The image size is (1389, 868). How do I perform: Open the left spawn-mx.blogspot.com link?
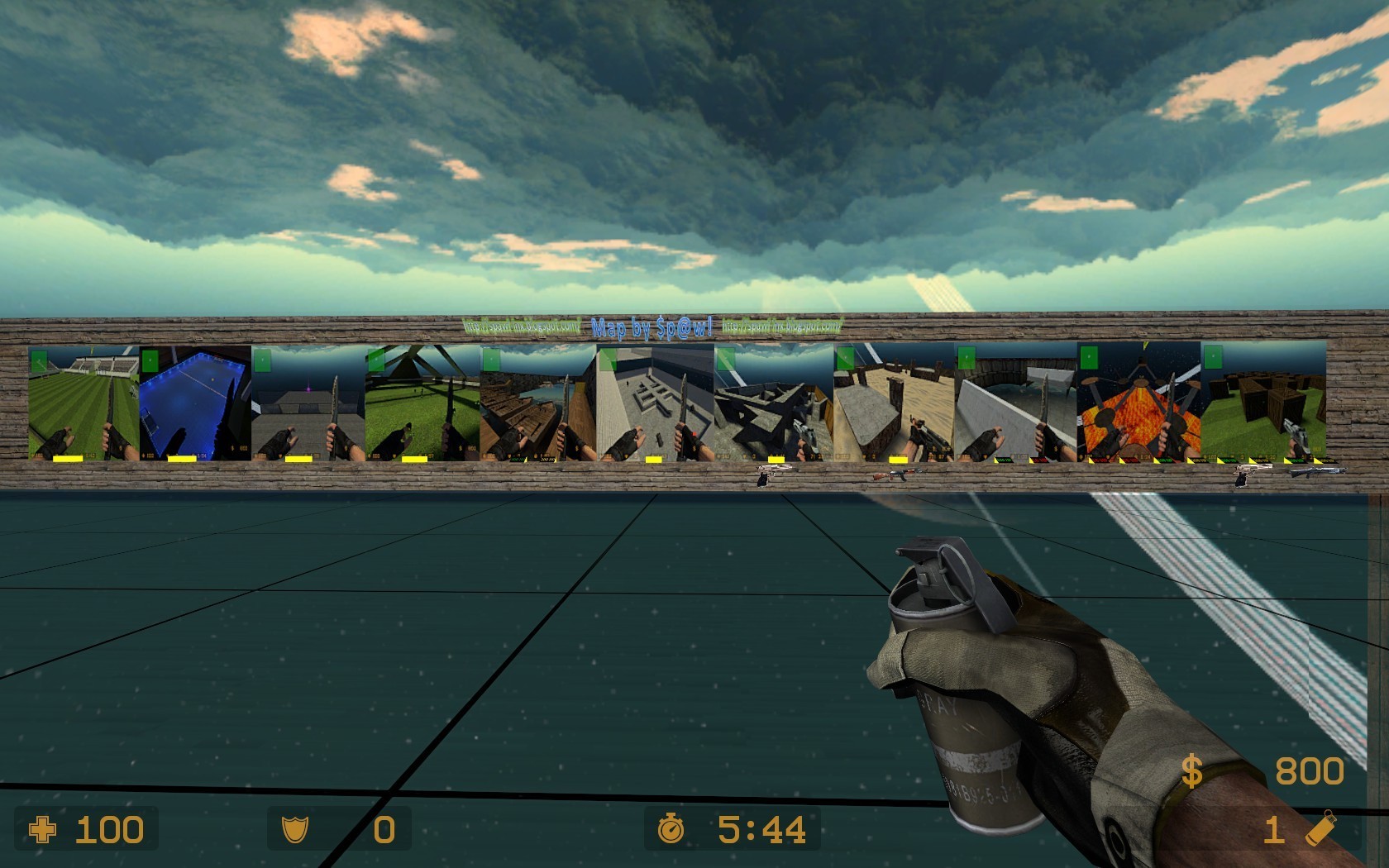[521, 326]
